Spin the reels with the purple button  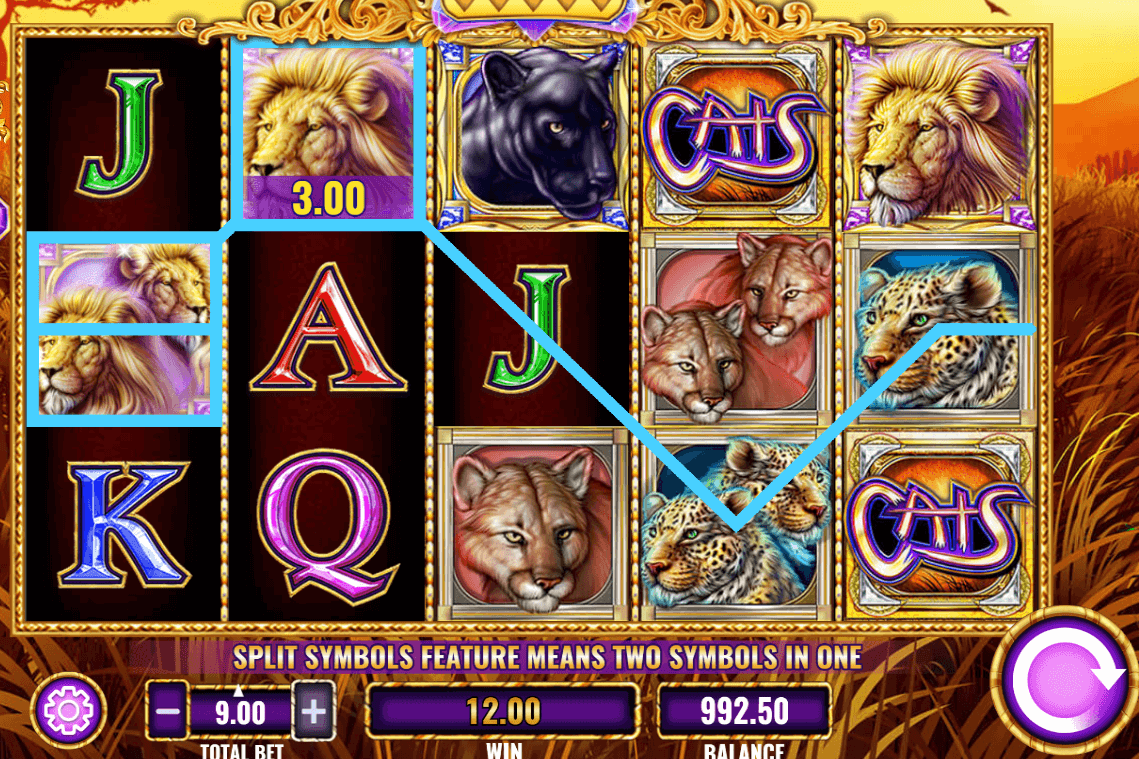1066,680
